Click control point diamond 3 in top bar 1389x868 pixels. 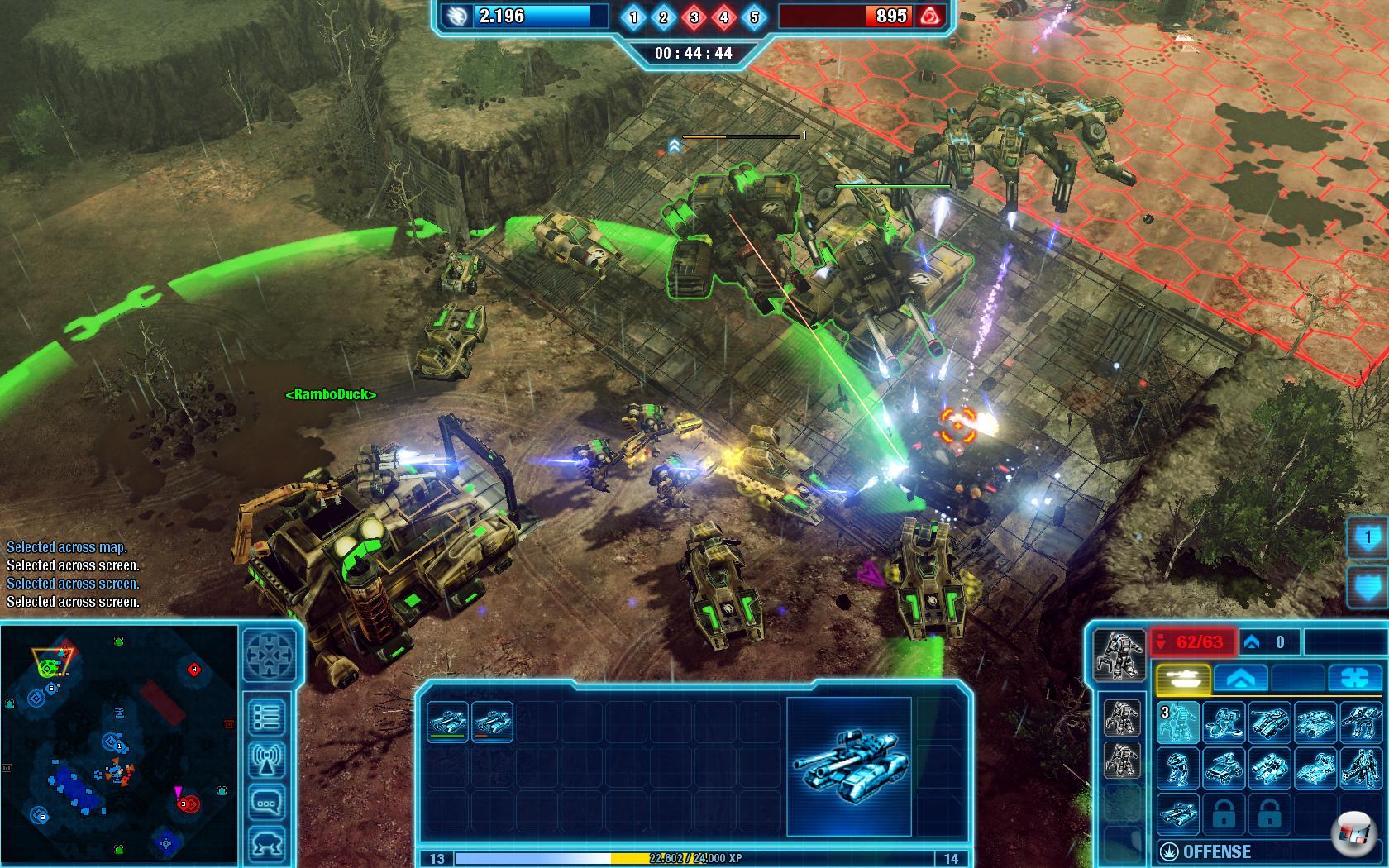[694, 17]
